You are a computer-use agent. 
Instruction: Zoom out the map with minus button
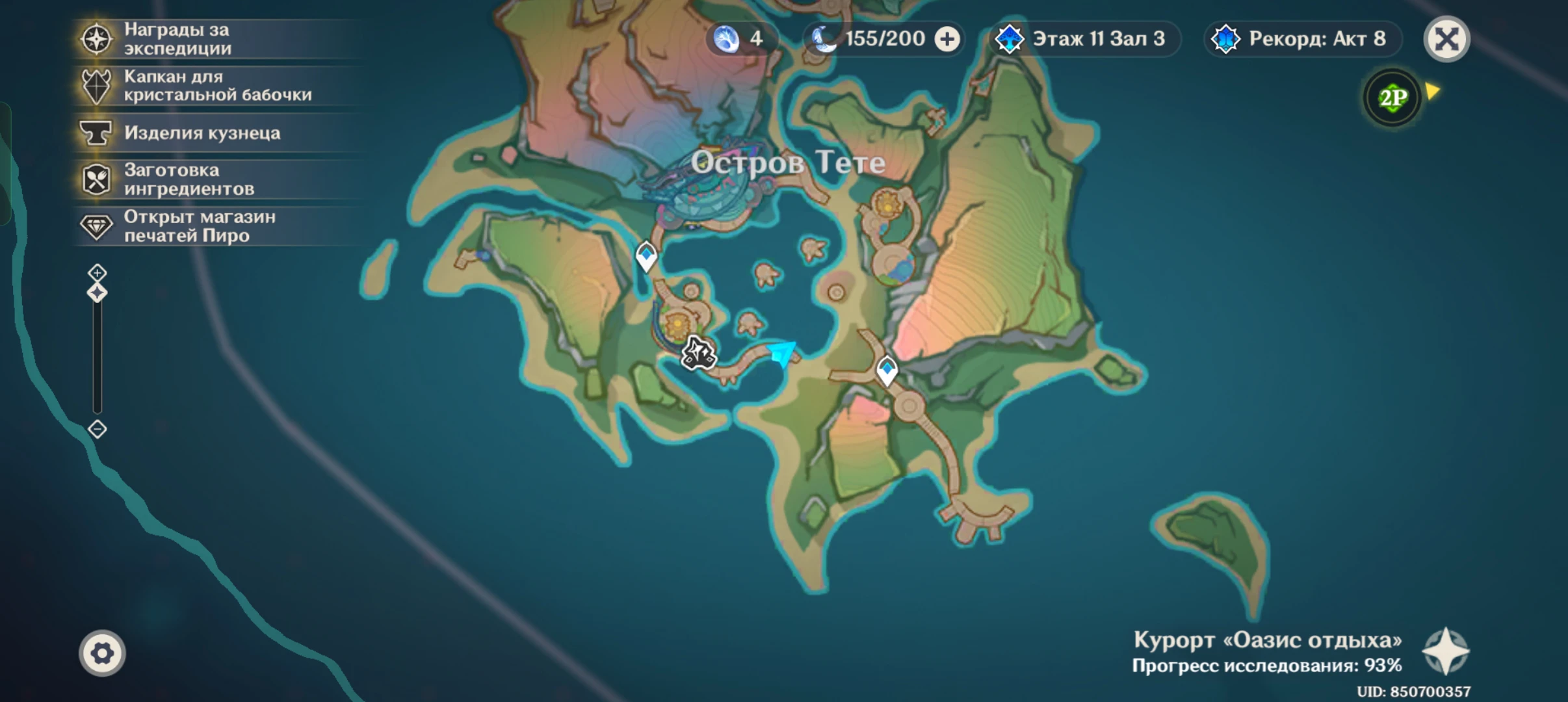98,429
